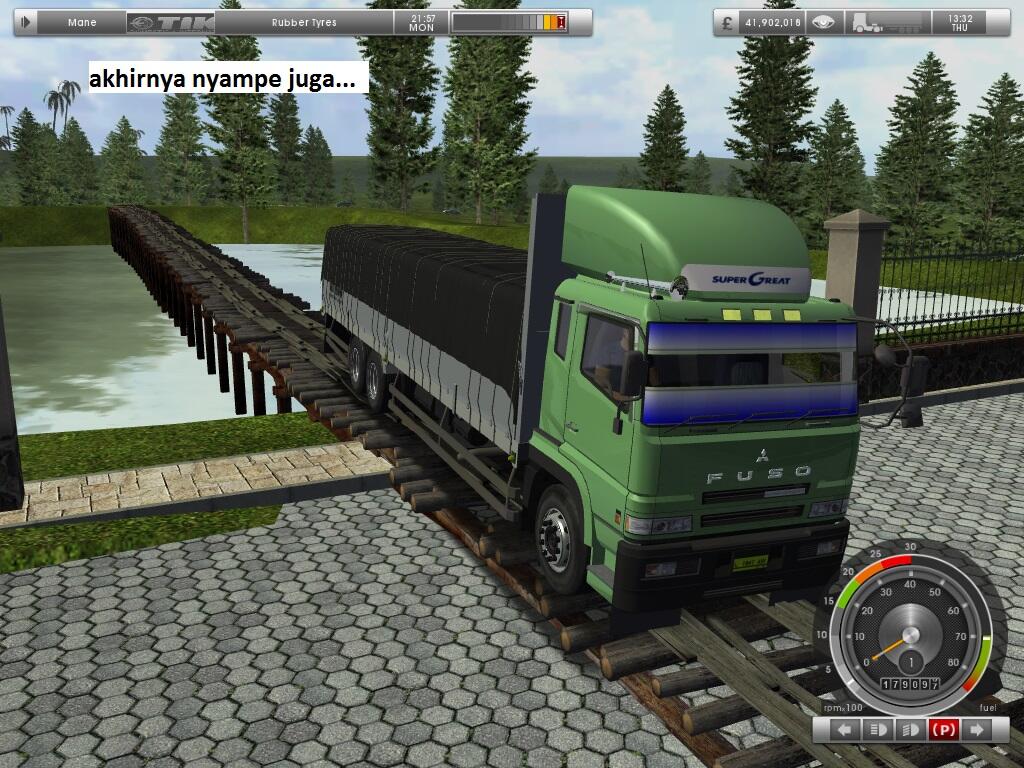Toggle the left turn signal arrow
This screenshot has height=768, width=1024.
(x=846, y=730)
